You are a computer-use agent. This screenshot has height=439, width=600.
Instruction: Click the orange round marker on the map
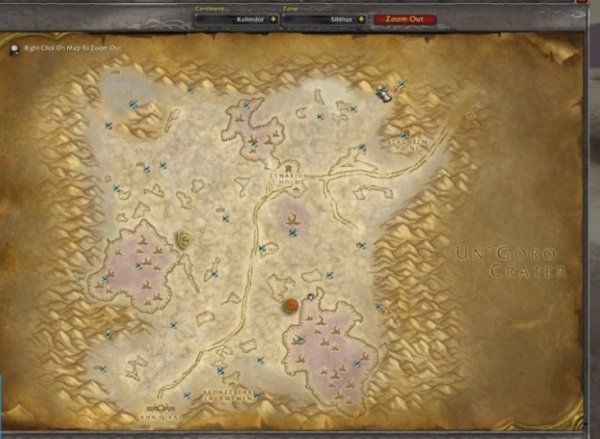[x=291, y=305]
